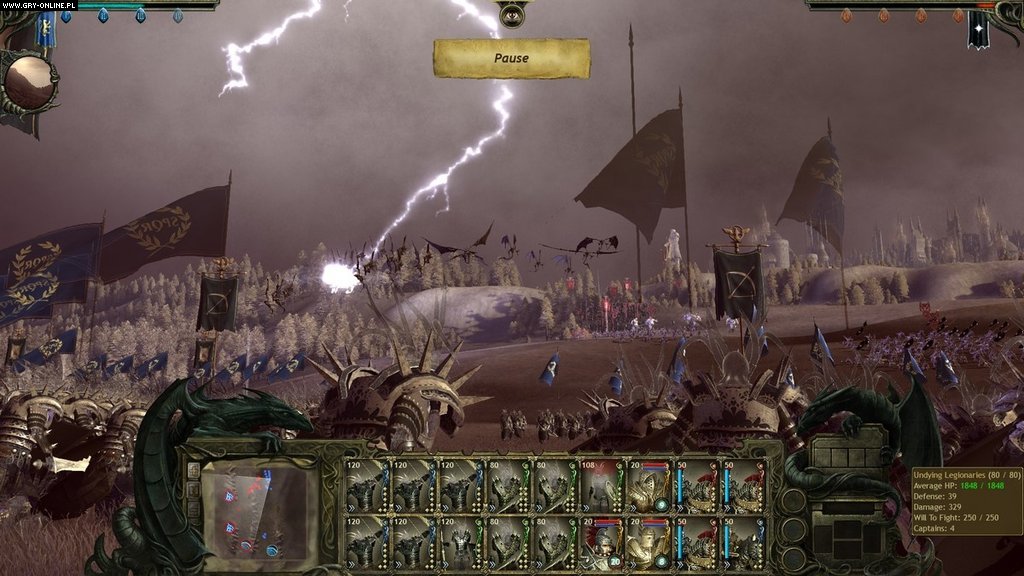Click the eye icon at the top

pyautogui.click(x=511, y=14)
